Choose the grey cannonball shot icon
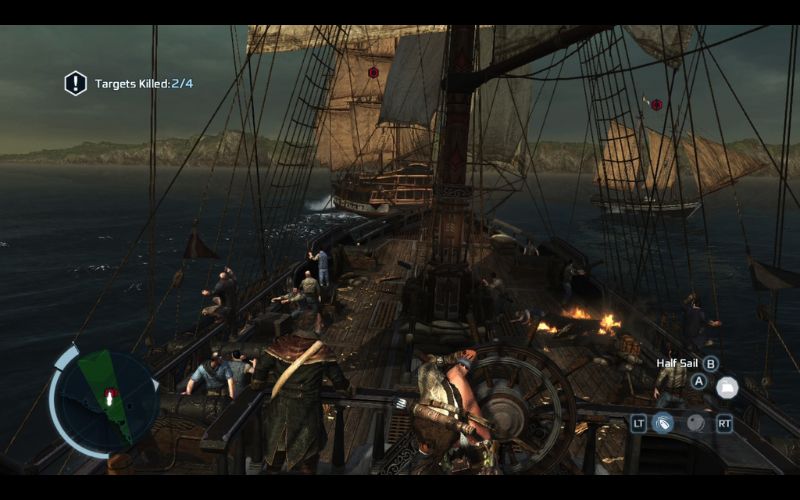Viewport: 800px width, 500px height. click(695, 423)
